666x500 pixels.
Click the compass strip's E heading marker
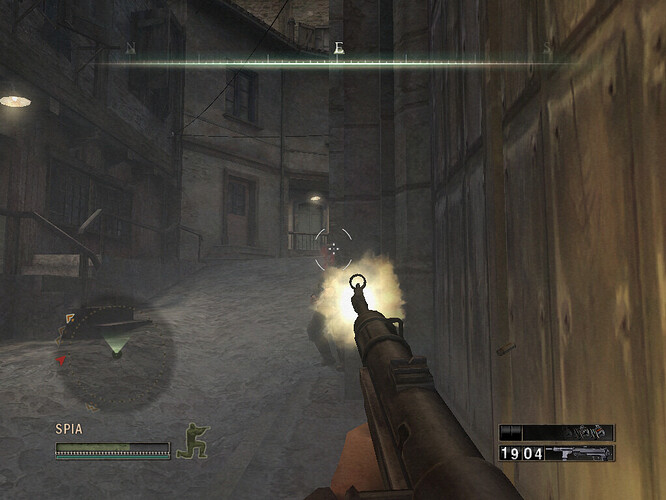(x=340, y=47)
